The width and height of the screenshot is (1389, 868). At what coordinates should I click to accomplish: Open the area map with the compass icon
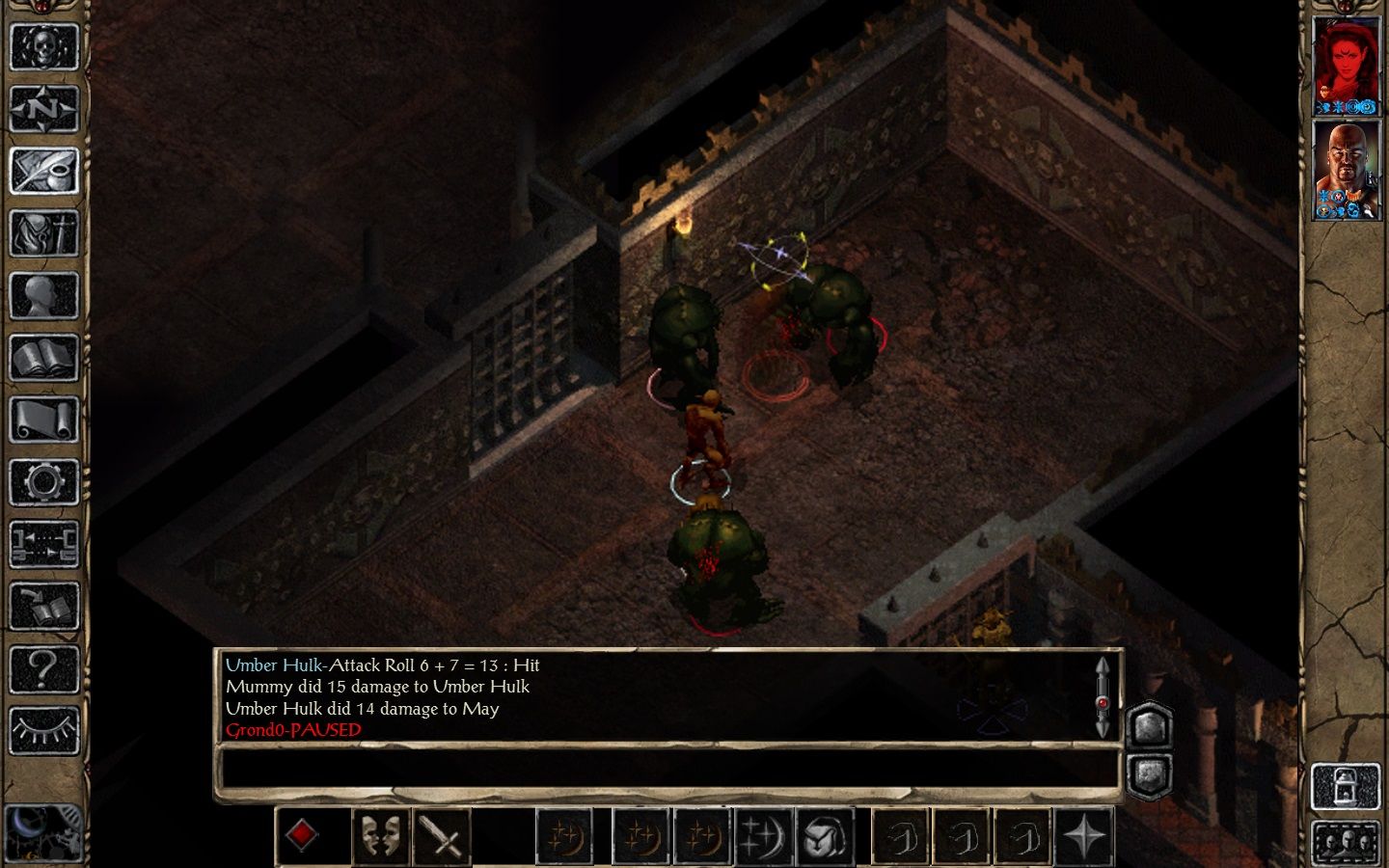coord(43,109)
